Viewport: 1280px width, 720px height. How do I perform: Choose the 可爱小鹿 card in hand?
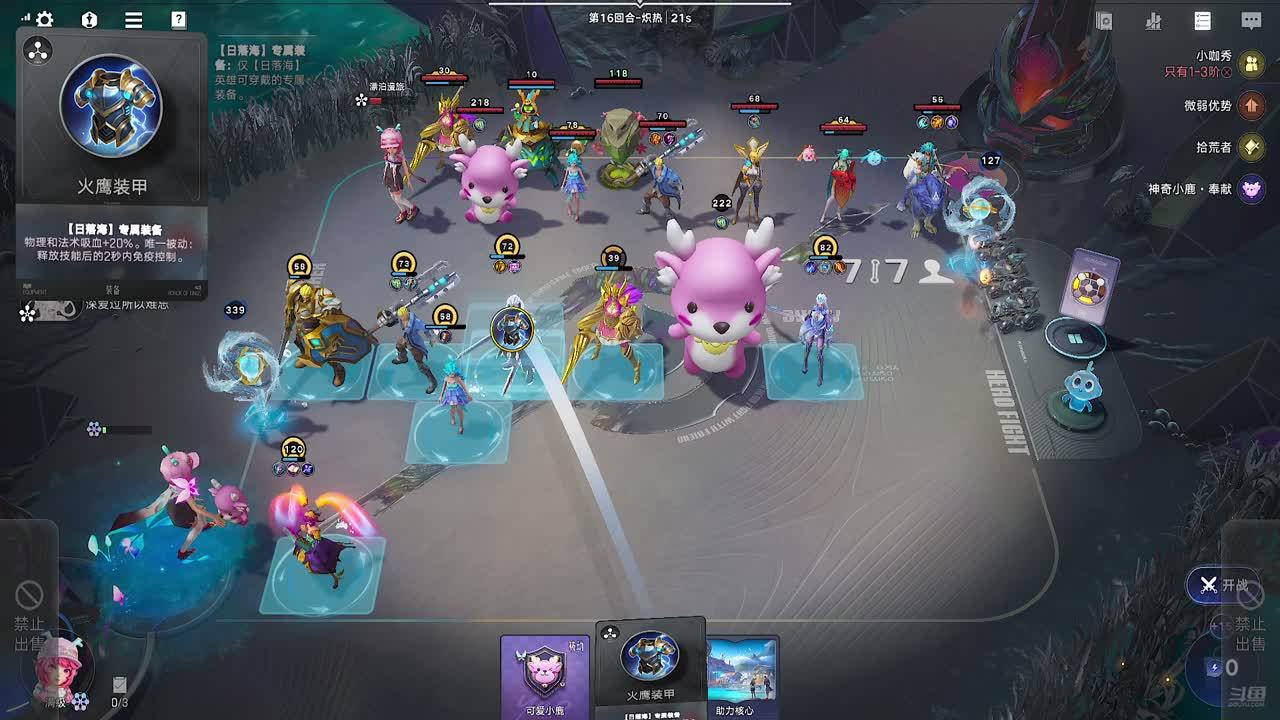click(545, 675)
